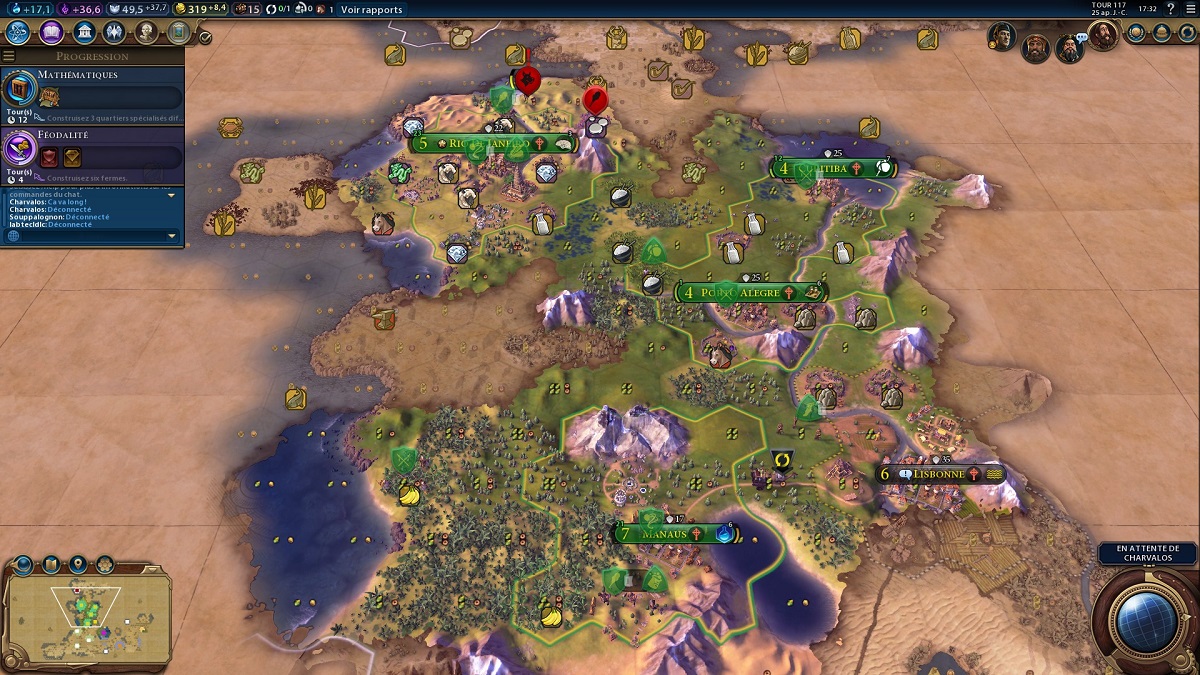Open the Civilopedia question mark button
1200x675 pixels.
[1169, 9]
